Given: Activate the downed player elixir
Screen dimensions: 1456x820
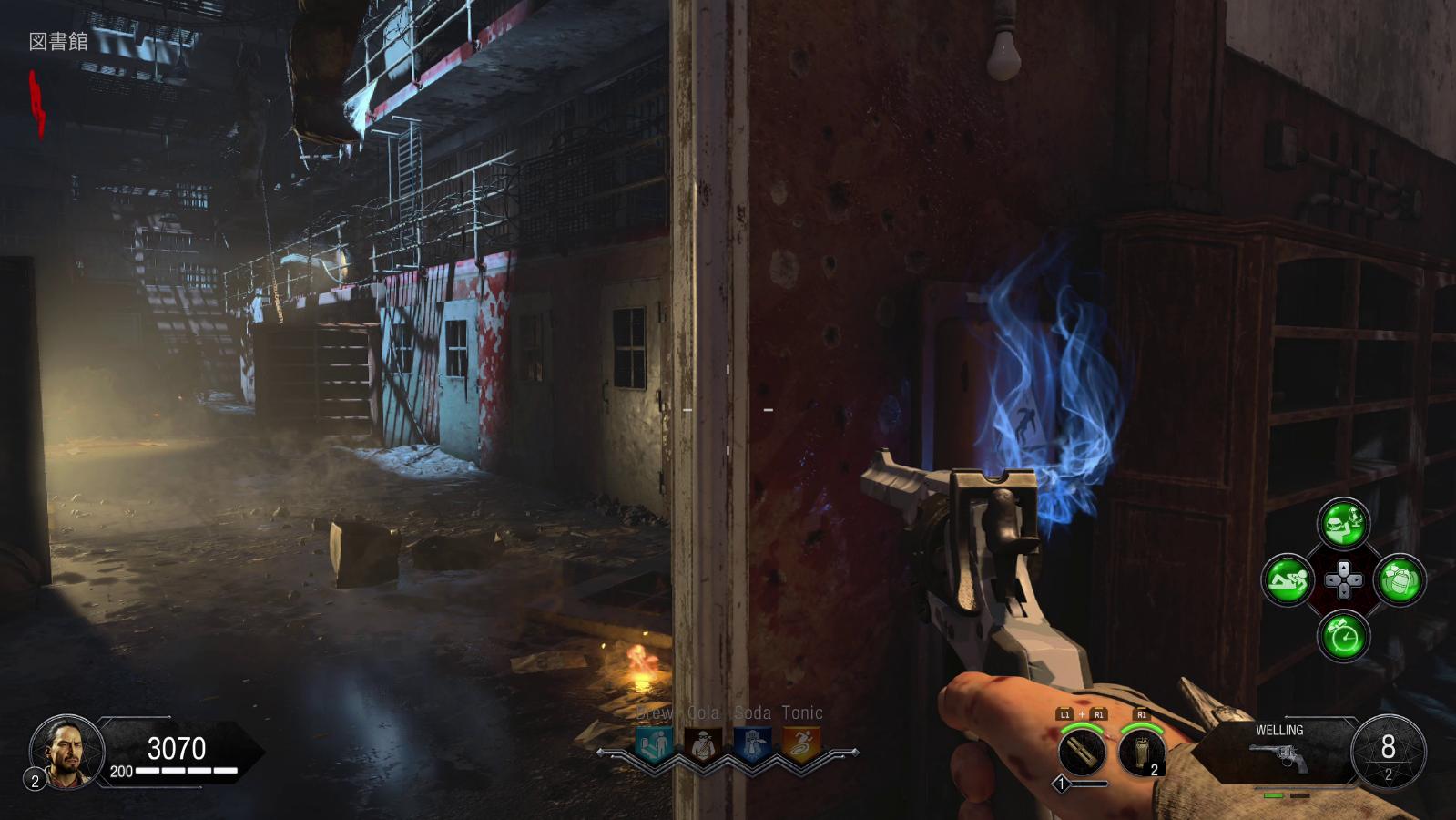Looking at the screenshot, I should [x=1288, y=579].
